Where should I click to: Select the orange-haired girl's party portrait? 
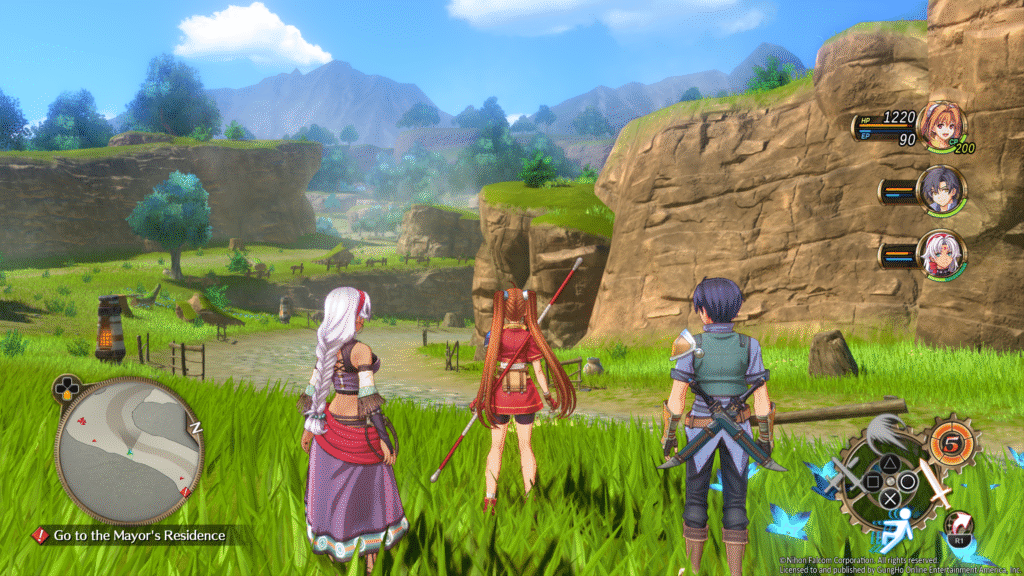tap(942, 126)
